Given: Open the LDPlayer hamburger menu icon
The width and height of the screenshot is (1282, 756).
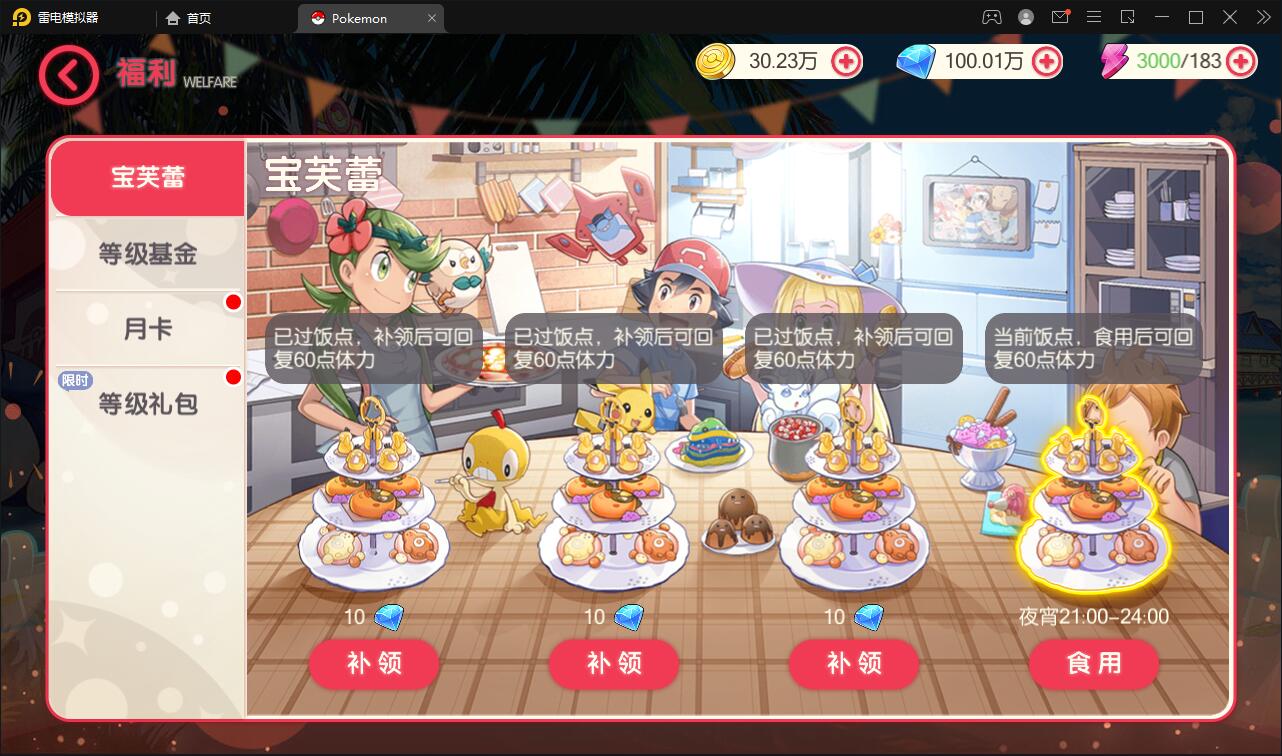Looking at the screenshot, I should [1094, 17].
